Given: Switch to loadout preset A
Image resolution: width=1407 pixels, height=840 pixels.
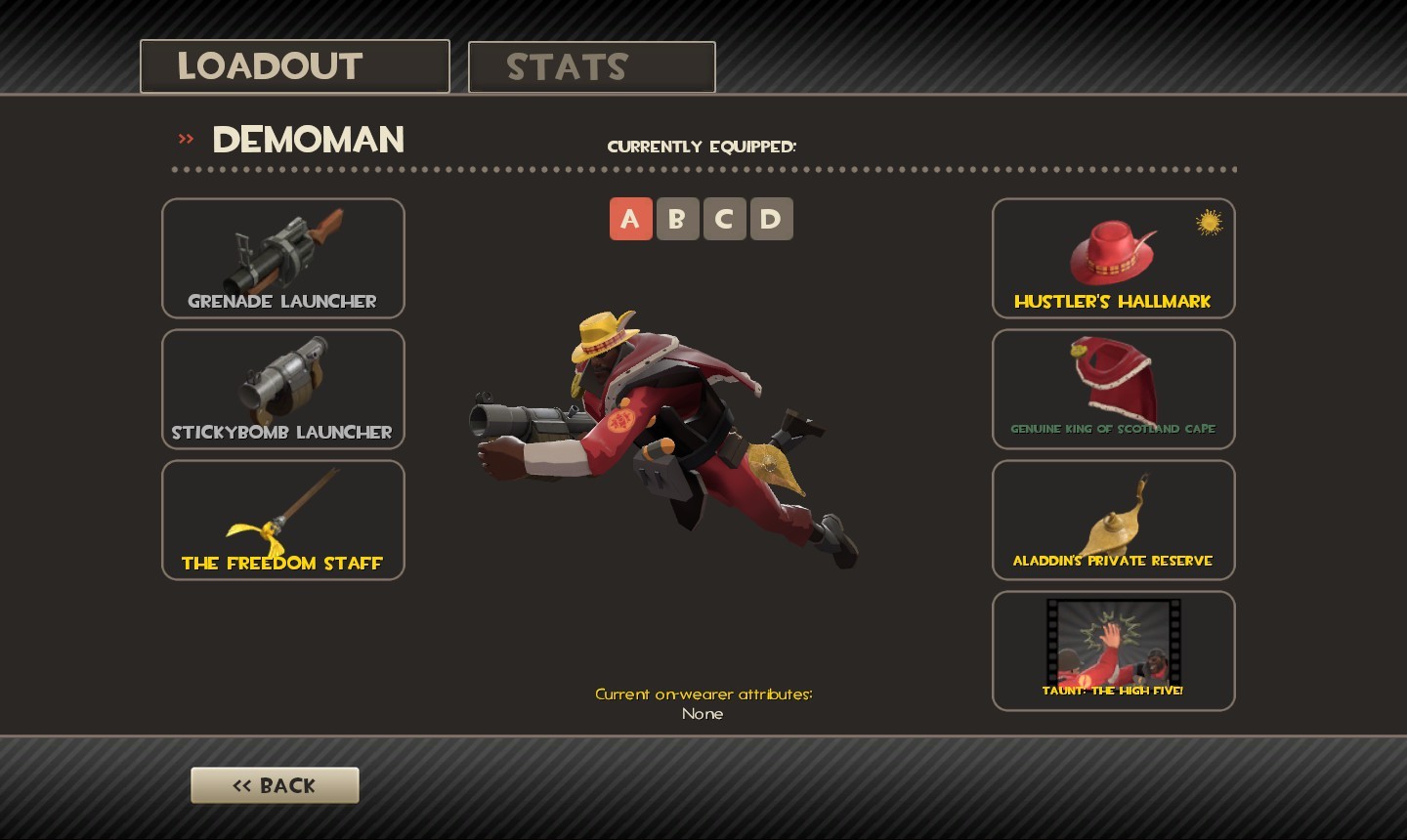Looking at the screenshot, I should point(630,219).
